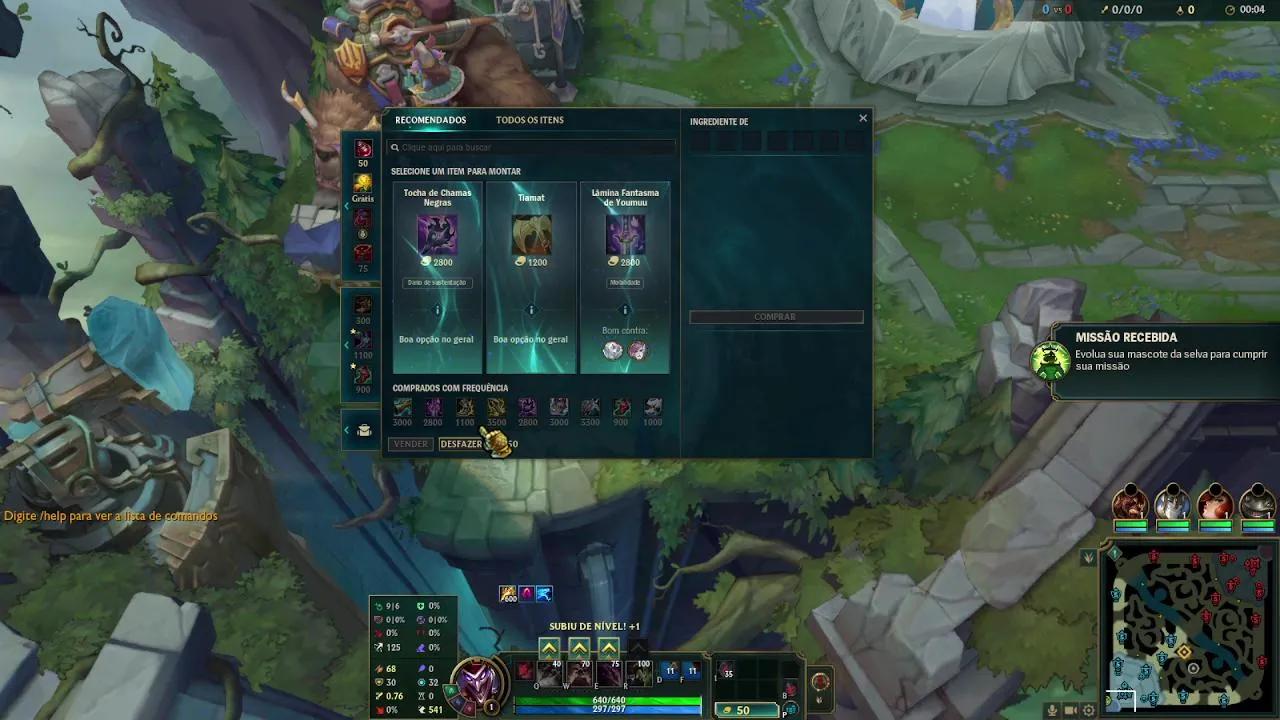Viewport: 1280px width, 720px height.
Task: Level up the E ability with the chevron
Action: (x=609, y=648)
